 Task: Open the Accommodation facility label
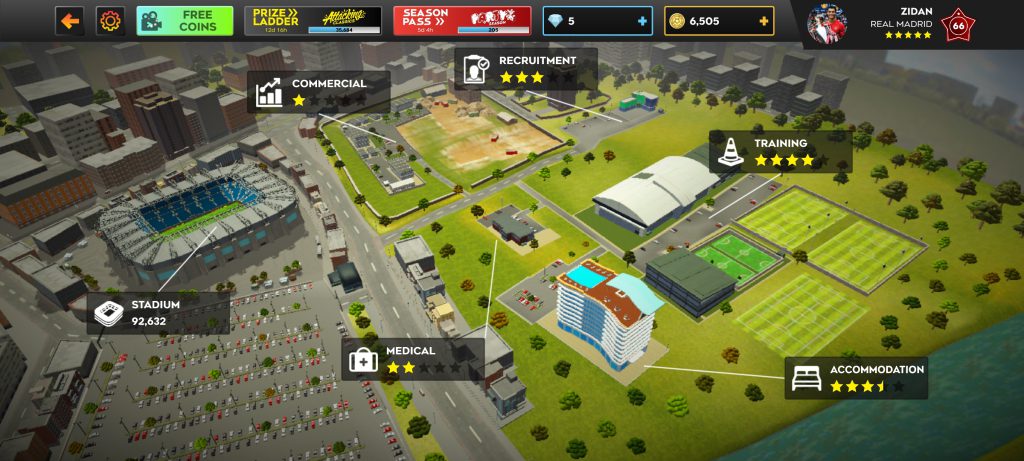(x=856, y=377)
